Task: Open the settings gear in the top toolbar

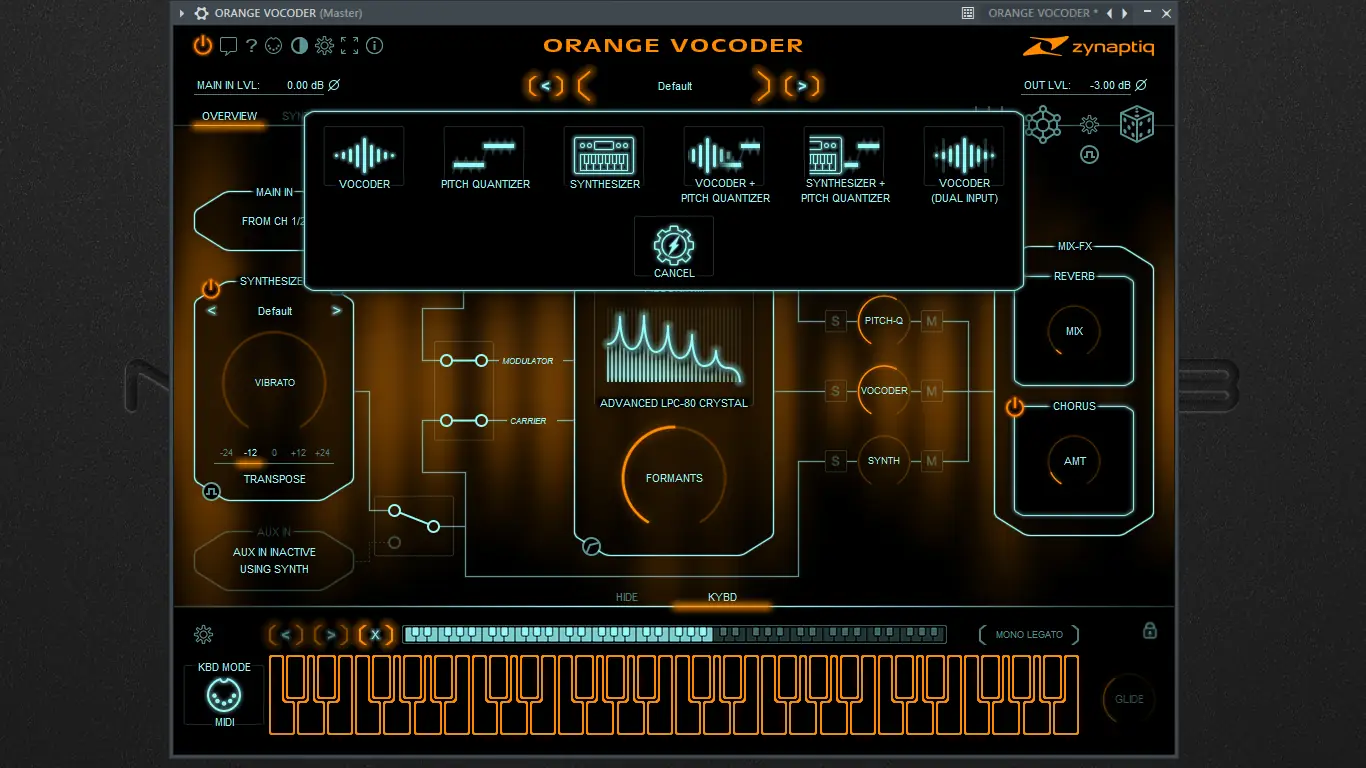Action: [324, 45]
